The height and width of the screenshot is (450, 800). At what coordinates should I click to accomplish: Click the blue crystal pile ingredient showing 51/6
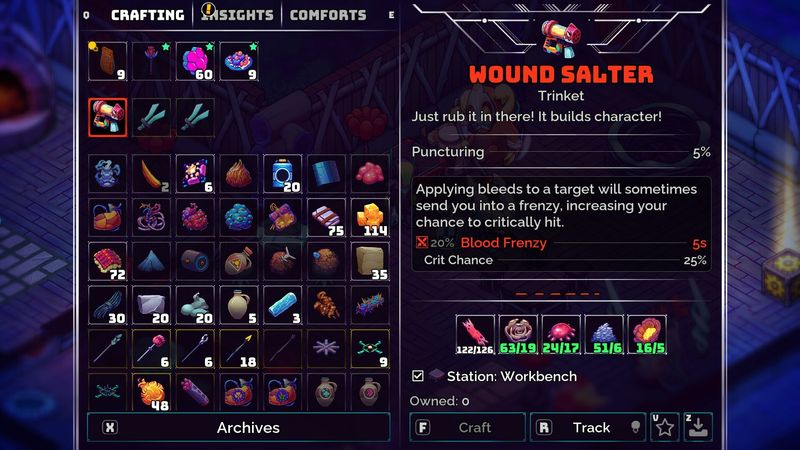pos(605,335)
